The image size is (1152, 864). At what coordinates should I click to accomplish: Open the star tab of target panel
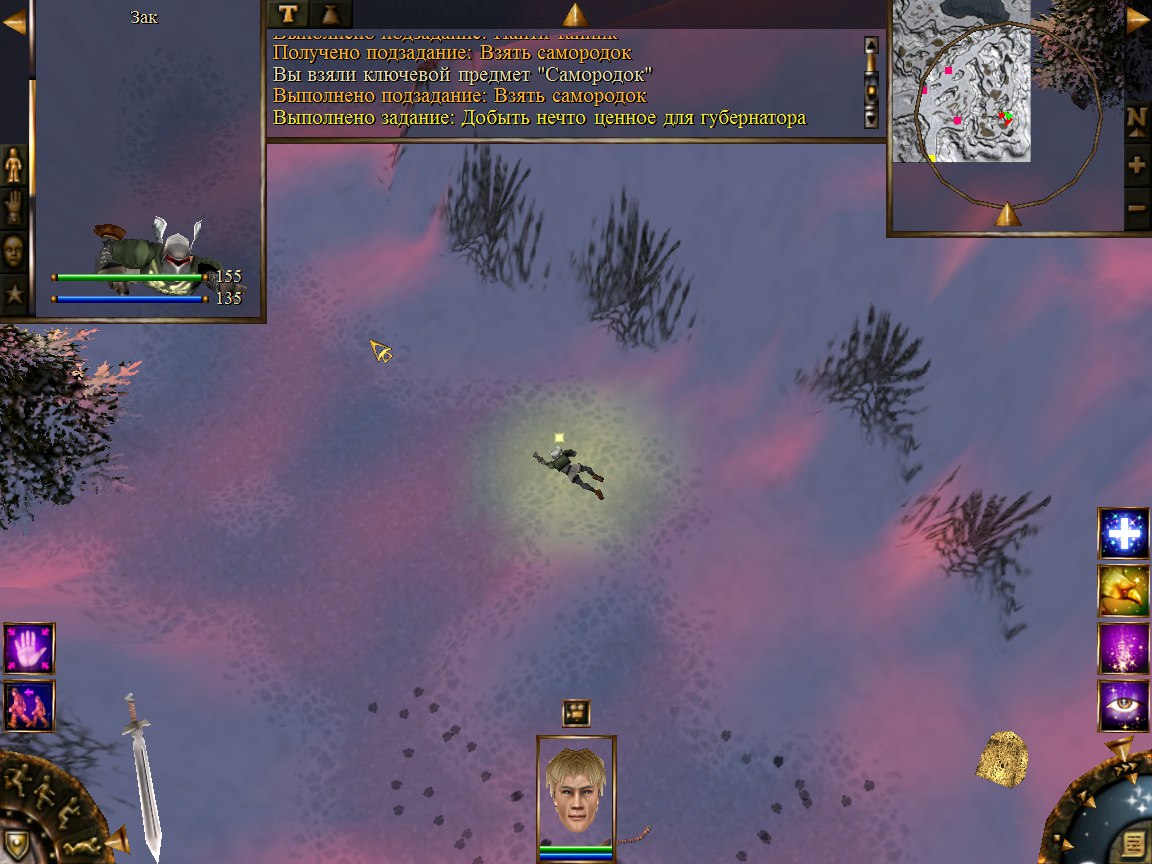click(13, 295)
